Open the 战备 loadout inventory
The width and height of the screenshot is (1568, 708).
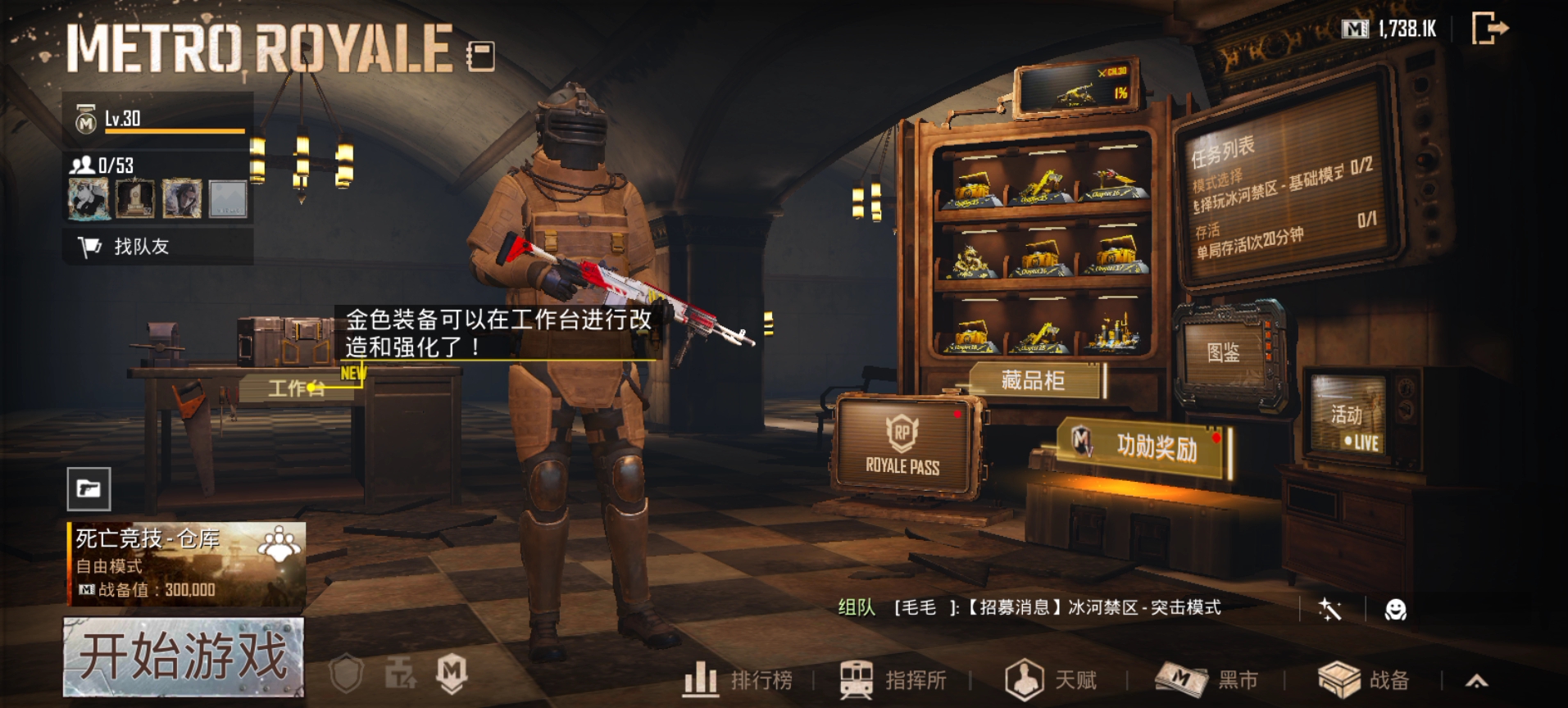tap(1364, 680)
